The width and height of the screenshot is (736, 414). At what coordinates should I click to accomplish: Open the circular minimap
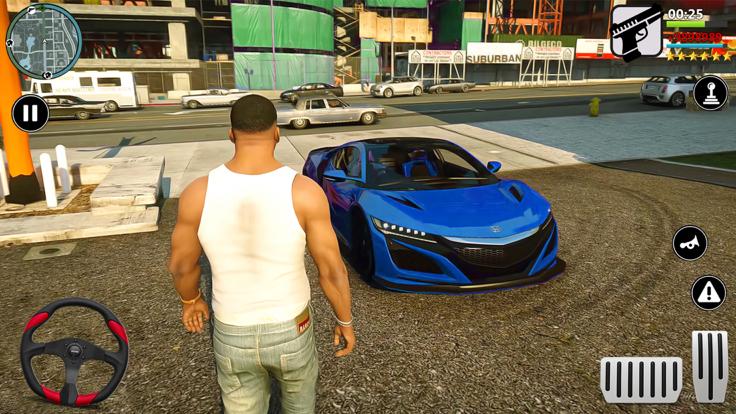coord(43,41)
